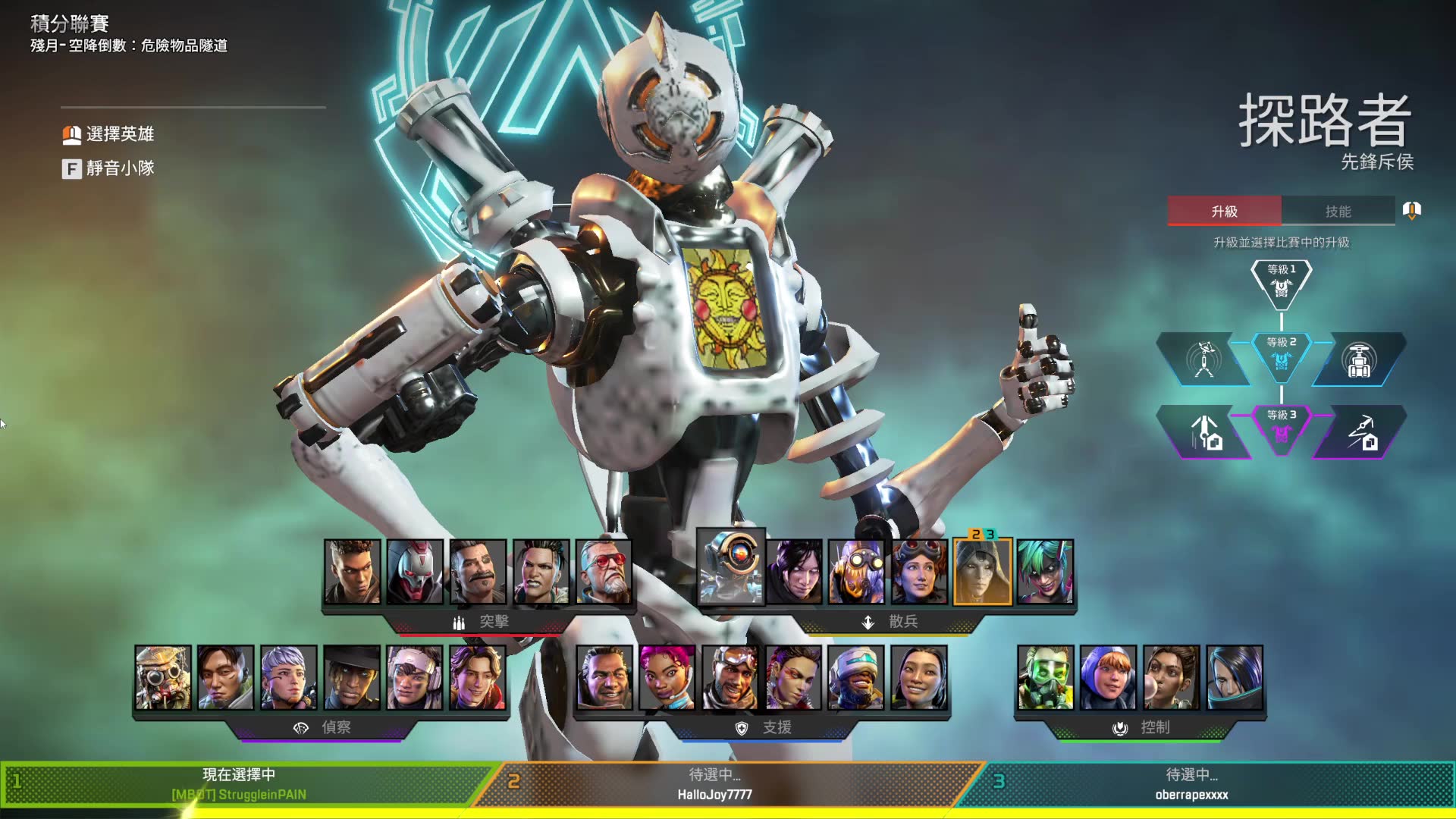The width and height of the screenshot is (1456, 819).
Task: Select the 升級 upgrades tab
Action: click(x=1224, y=212)
